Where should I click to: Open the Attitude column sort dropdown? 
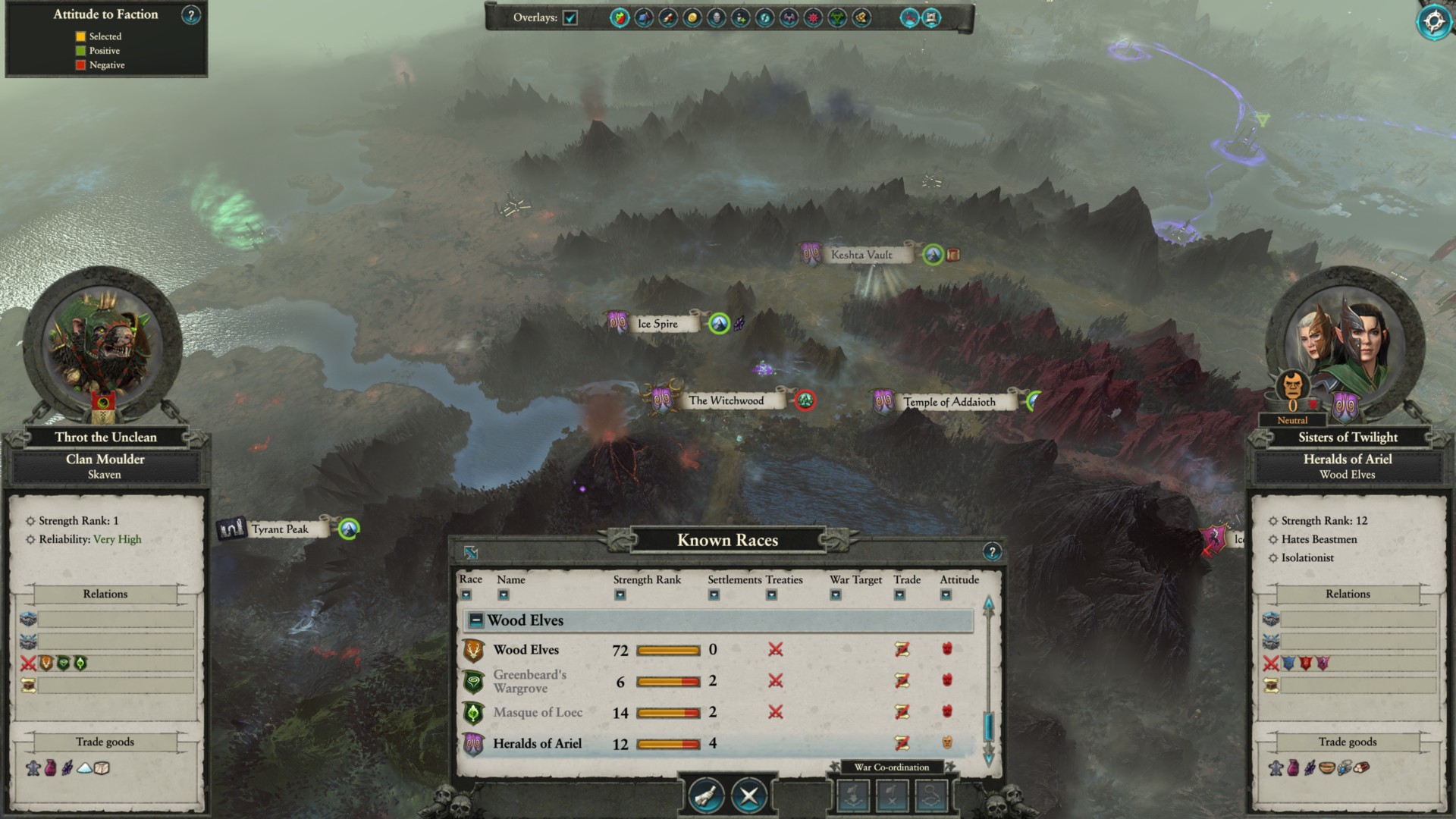946,595
